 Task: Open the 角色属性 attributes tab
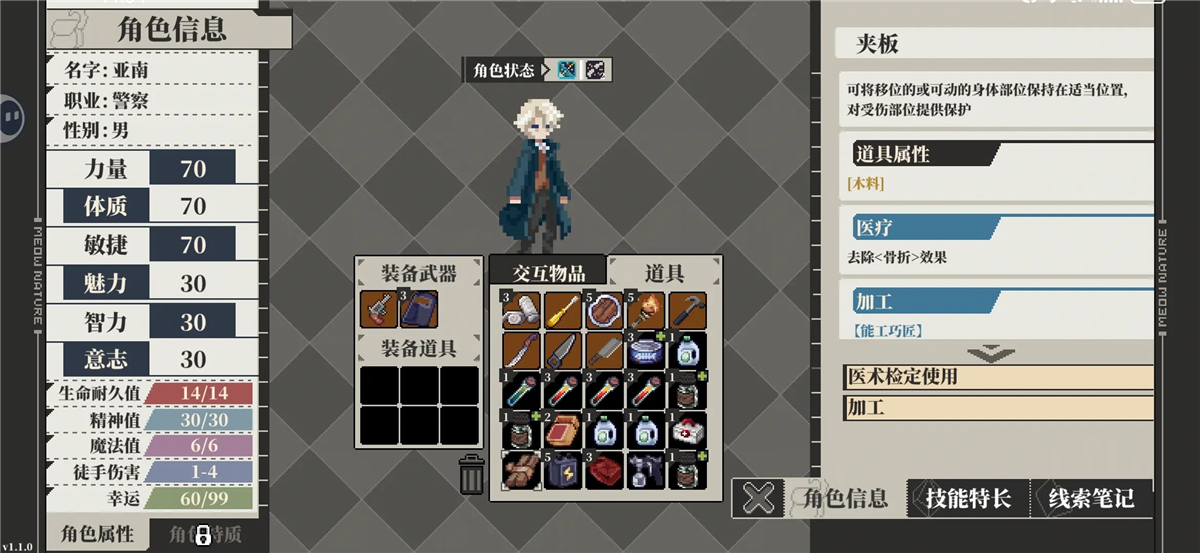96,533
